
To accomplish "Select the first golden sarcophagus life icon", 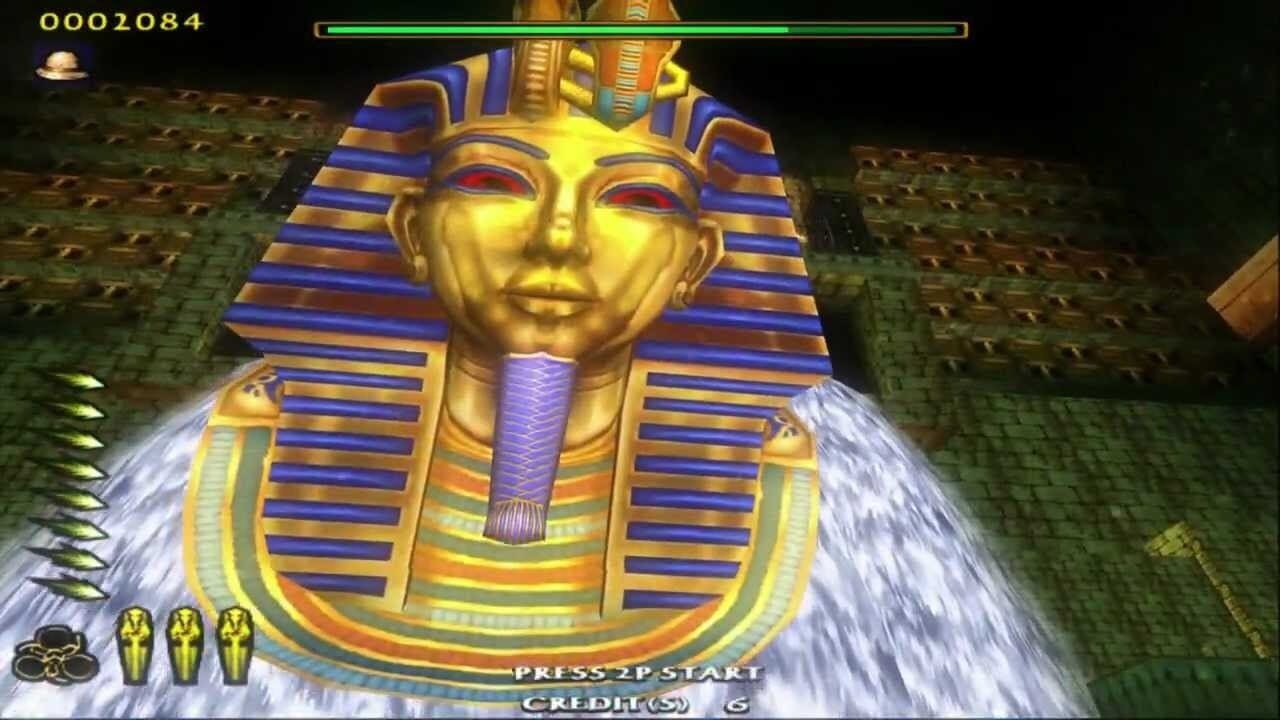I will pyautogui.click(x=136, y=647).
